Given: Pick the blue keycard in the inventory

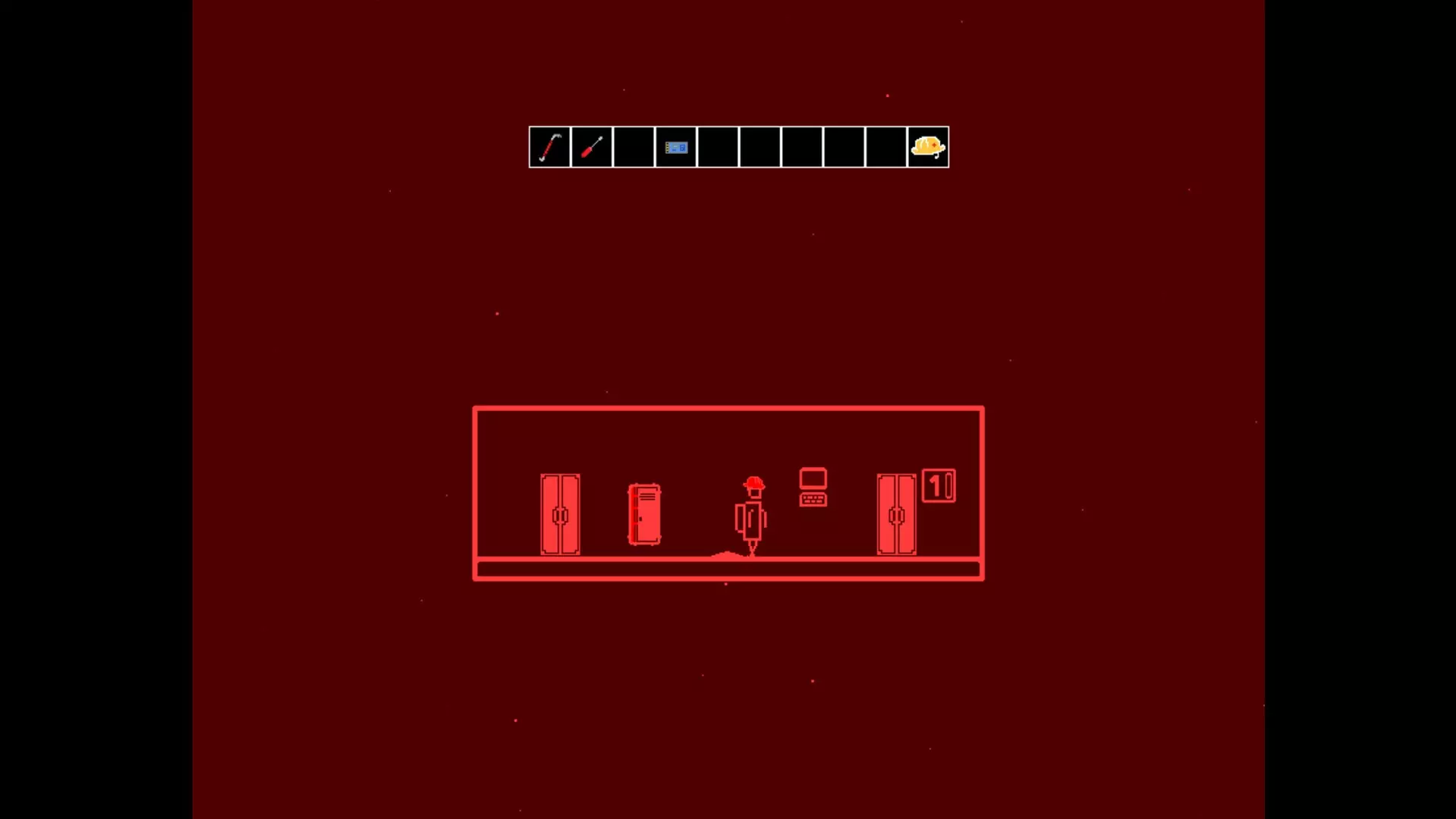Looking at the screenshot, I should (x=676, y=146).
